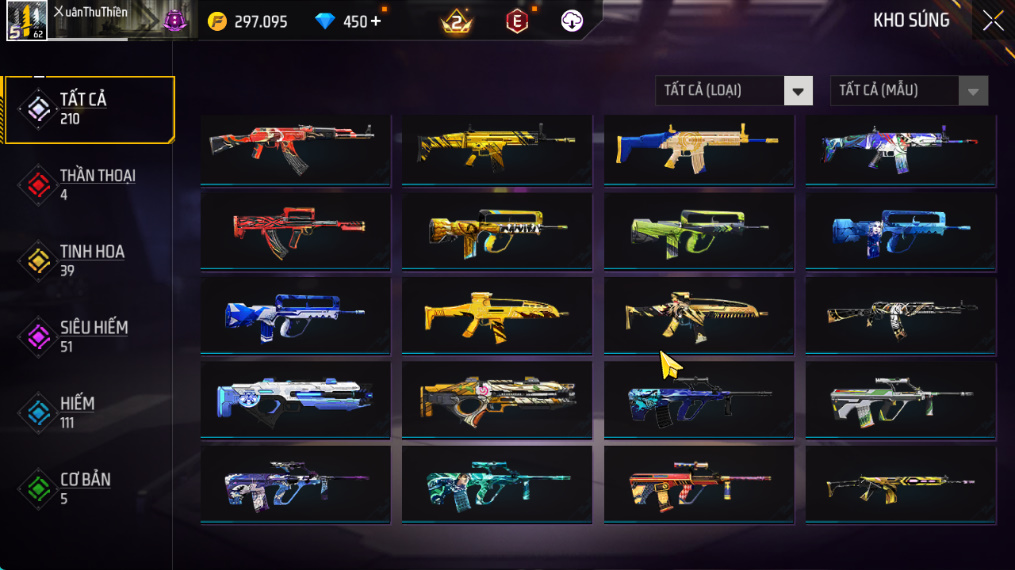The image size is (1015, 570).
Task: Select the solid gold XM8 skin
Action: (496, 315)
